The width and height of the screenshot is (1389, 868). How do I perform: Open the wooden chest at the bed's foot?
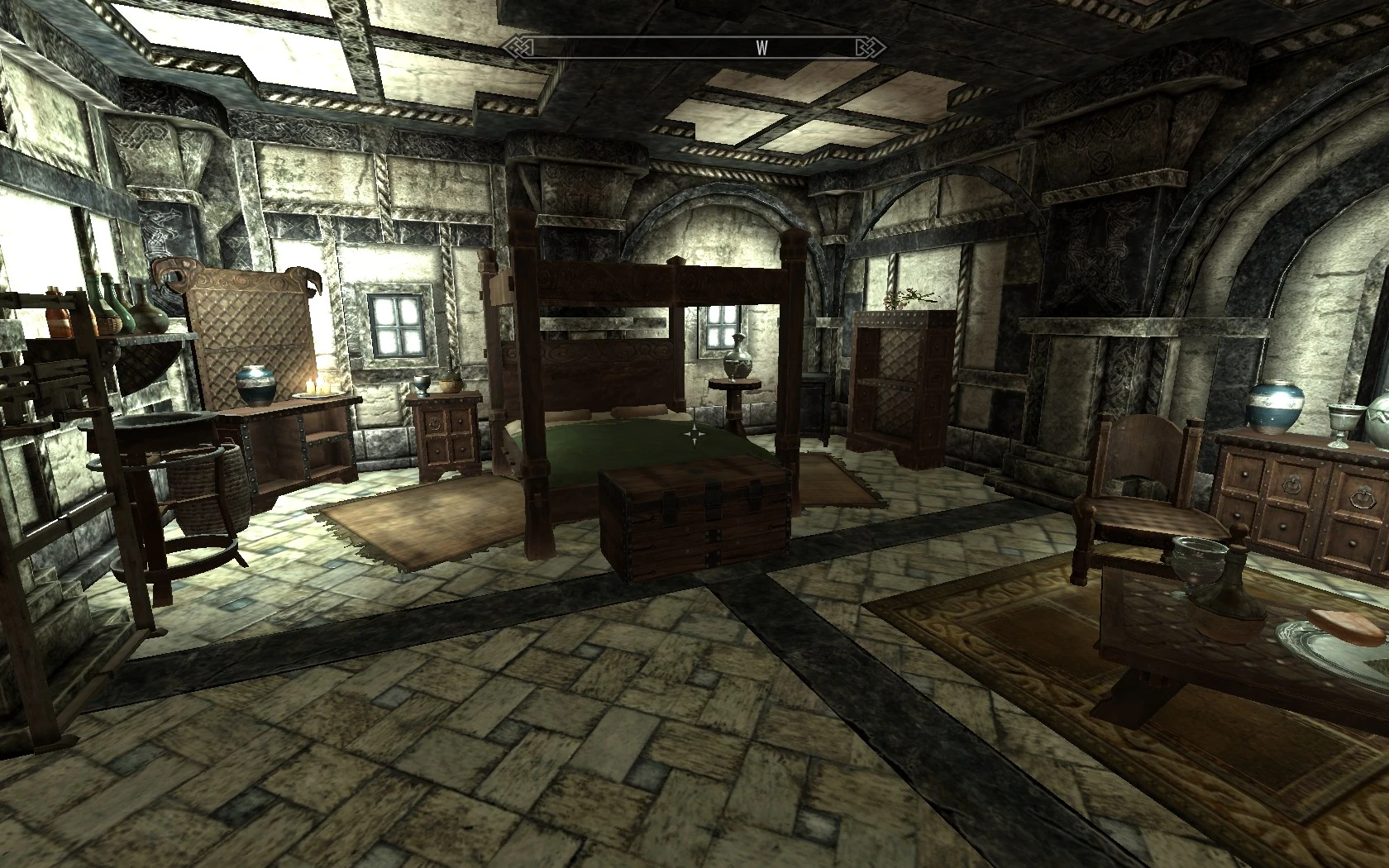tap(693, 520)
